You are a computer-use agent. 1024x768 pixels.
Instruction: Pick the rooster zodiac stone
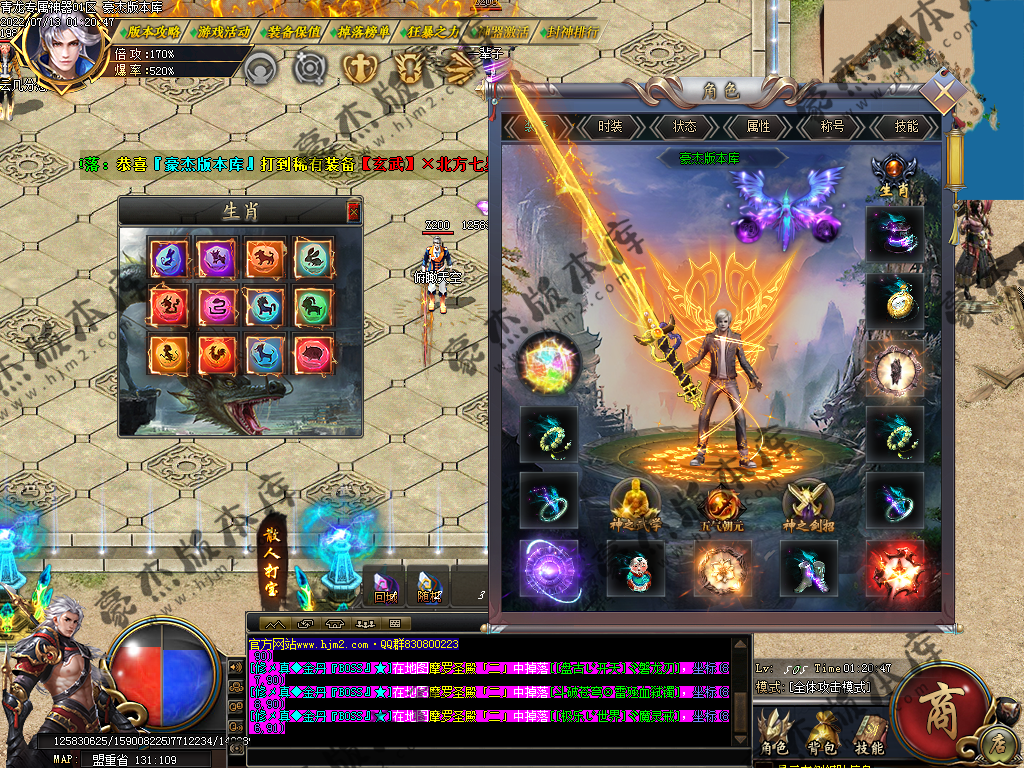217,354
